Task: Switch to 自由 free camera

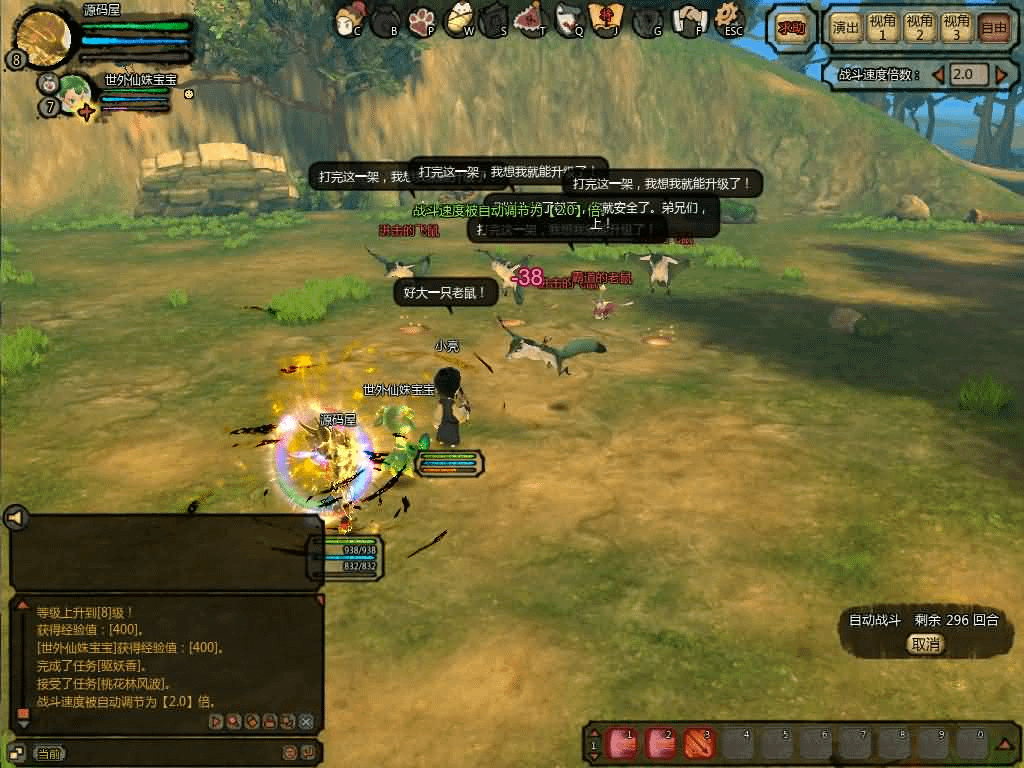Action: point(993,28)
